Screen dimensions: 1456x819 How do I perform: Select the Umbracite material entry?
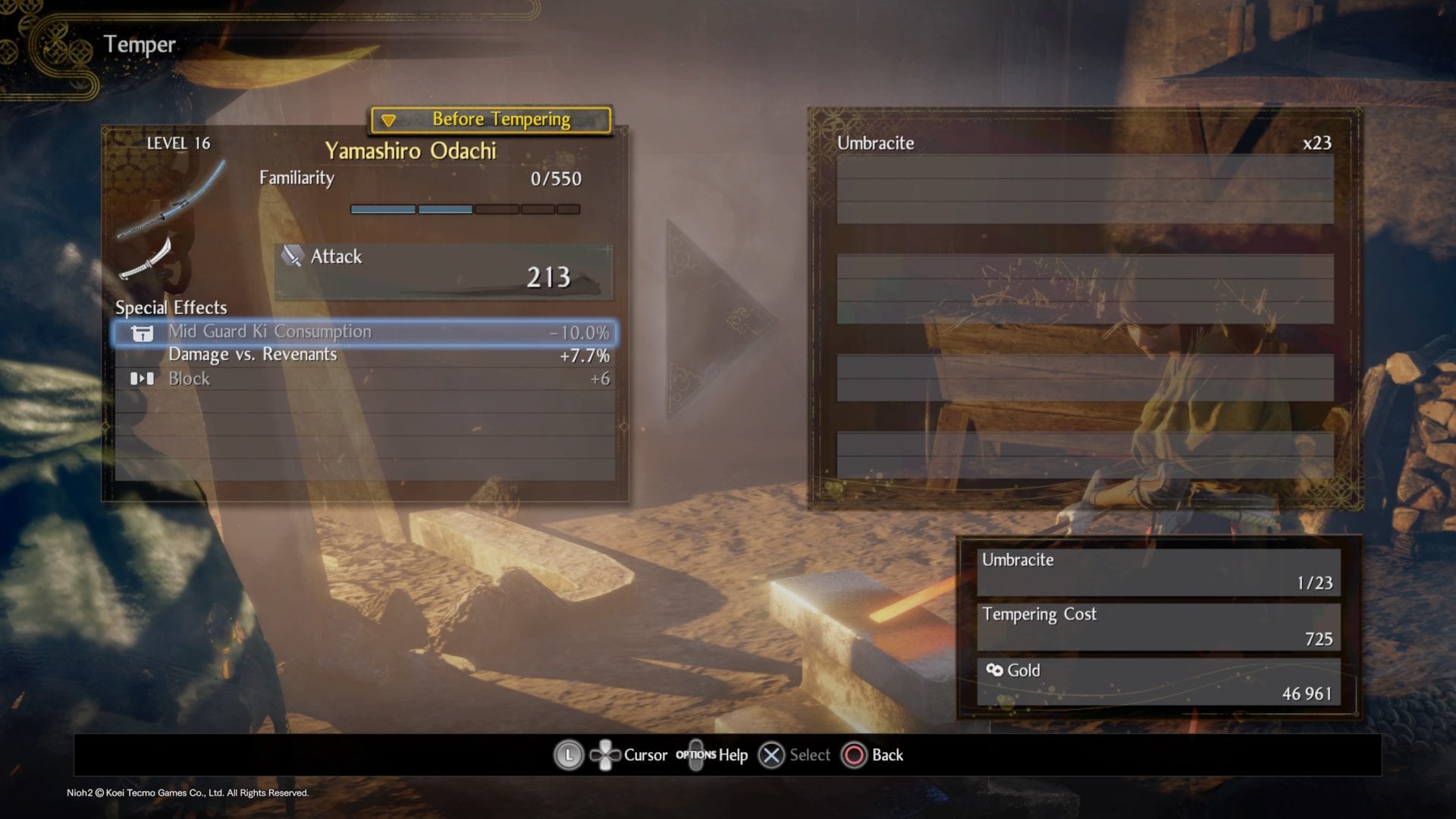(x=1084, y=143)
